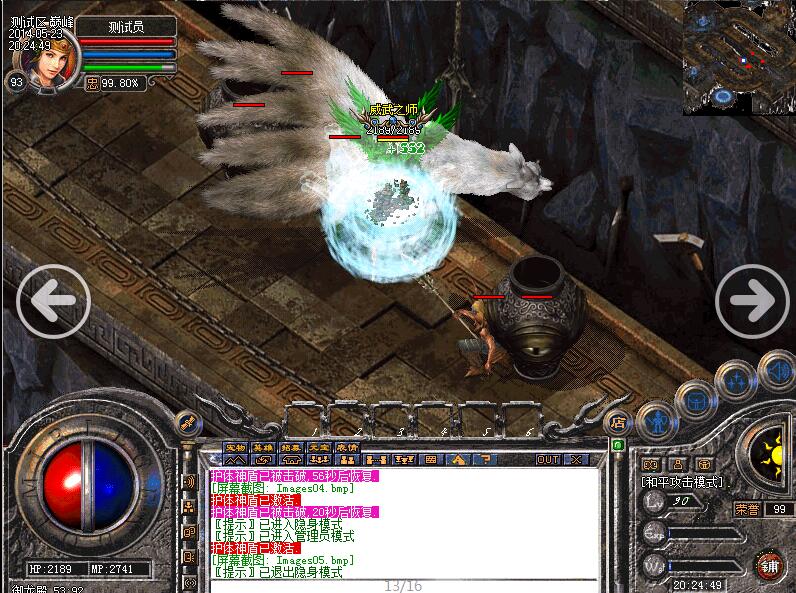Click the OUT button on the chat toolbar
The image size is (796, 593).
point(548,460)
